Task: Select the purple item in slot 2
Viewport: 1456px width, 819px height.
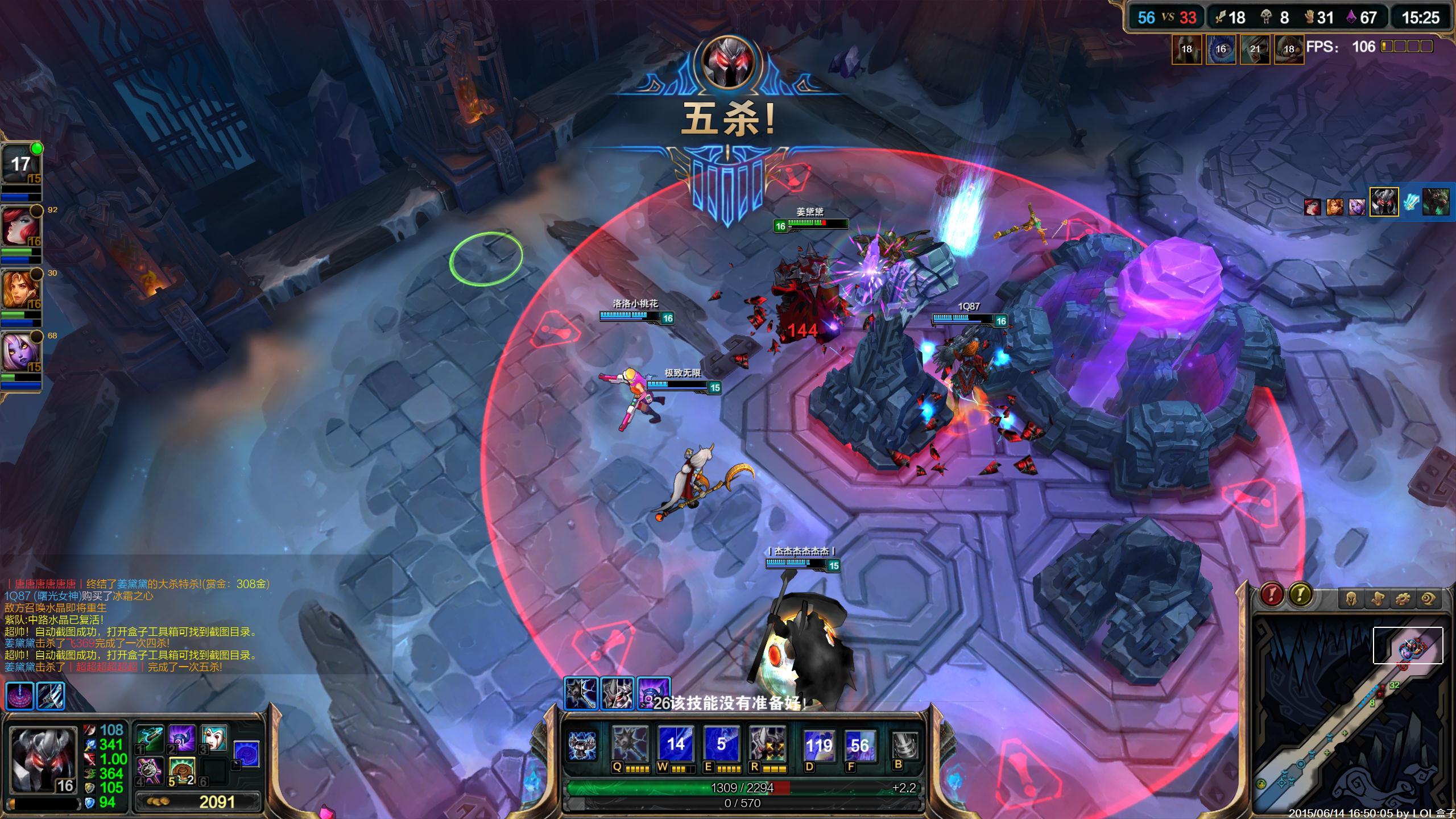Action: pos(183,738)
